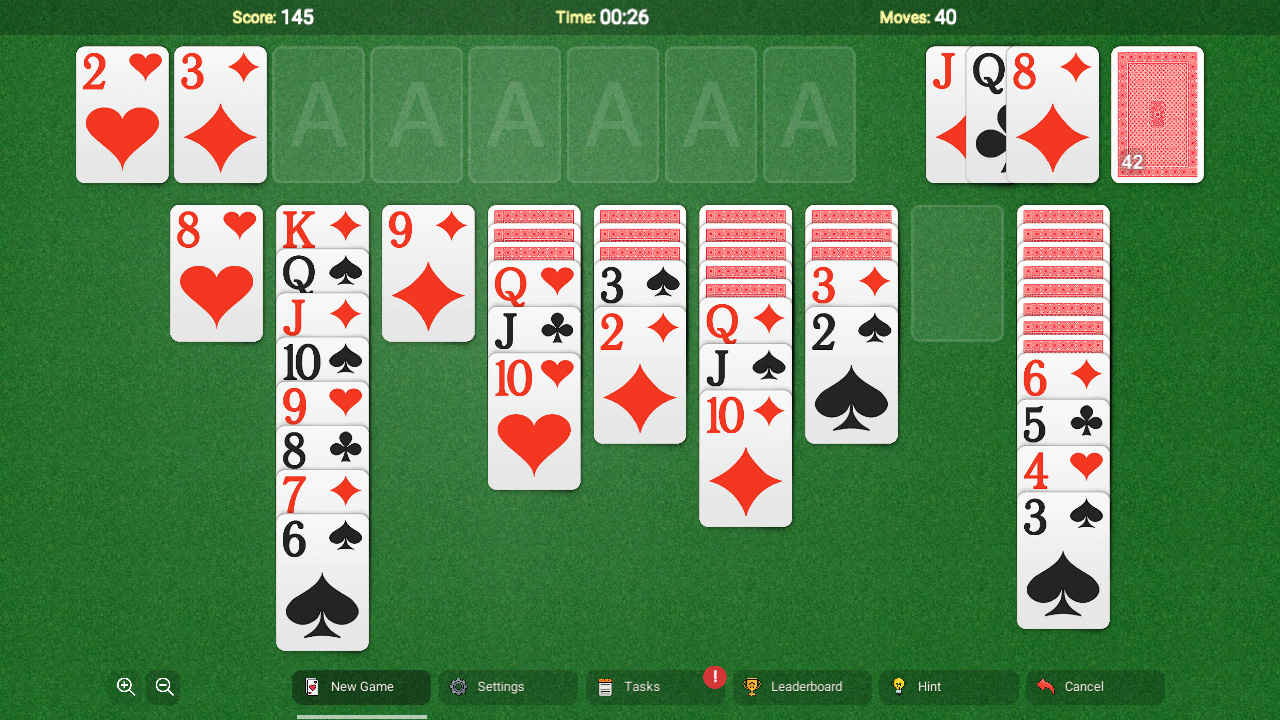The width and height of the screenshot is (1280, 720).
Task: Select the zoom-out magnifier icon
Action: (163, 687)
